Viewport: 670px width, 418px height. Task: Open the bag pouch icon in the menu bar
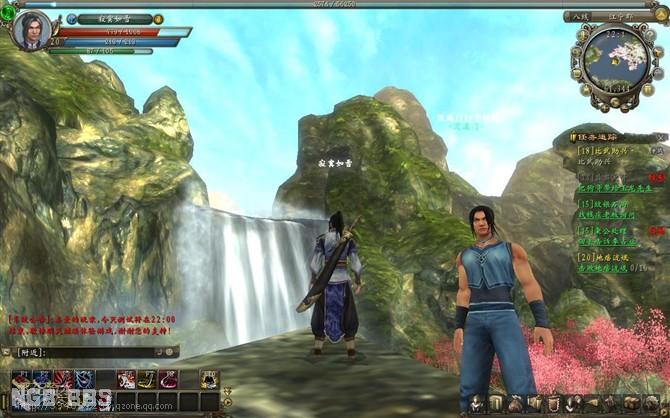coord(516,403)
